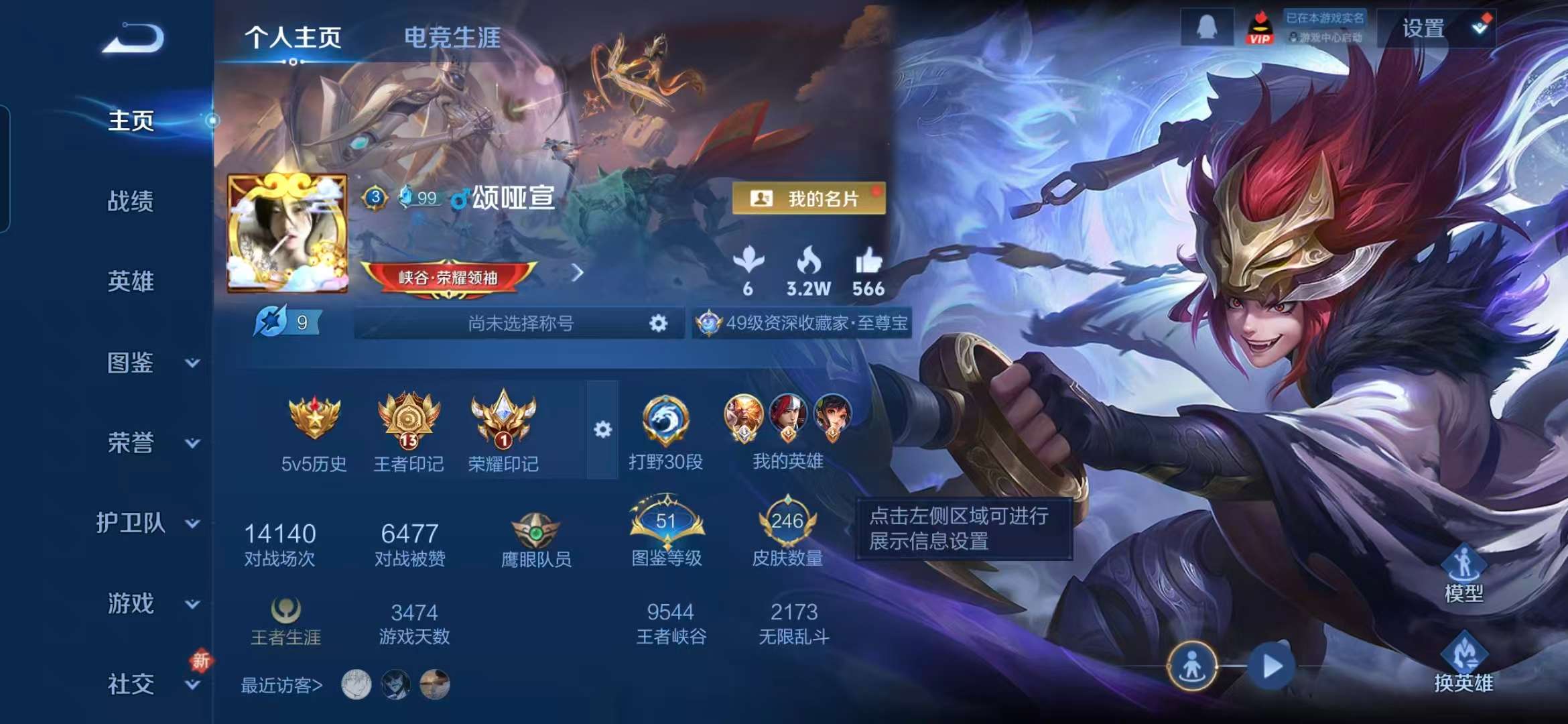Open the gear beside 尚未选择称号

coord(659,323)
